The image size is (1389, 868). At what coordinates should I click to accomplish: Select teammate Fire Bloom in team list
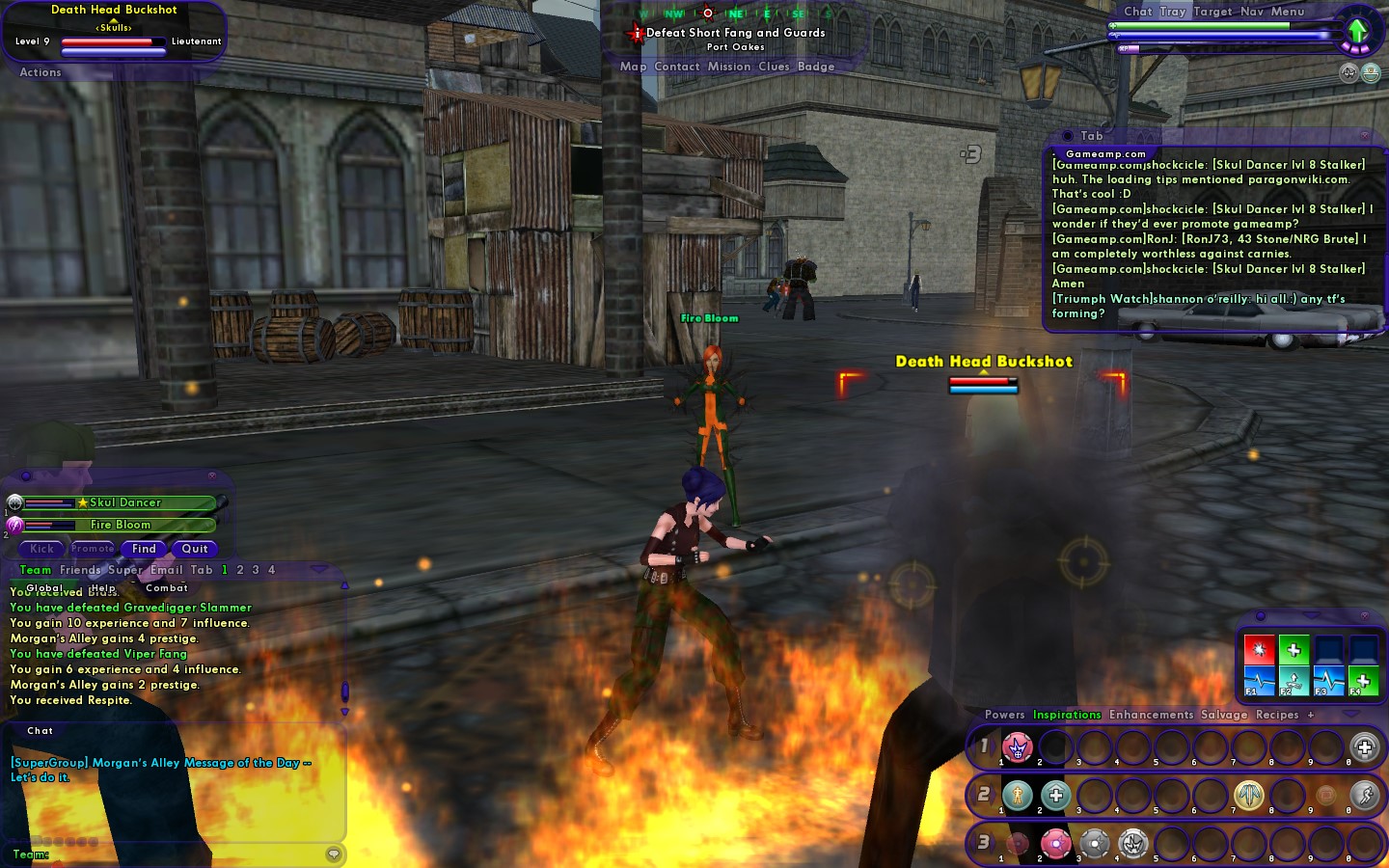pyautogui.click(x=121, y=525)
